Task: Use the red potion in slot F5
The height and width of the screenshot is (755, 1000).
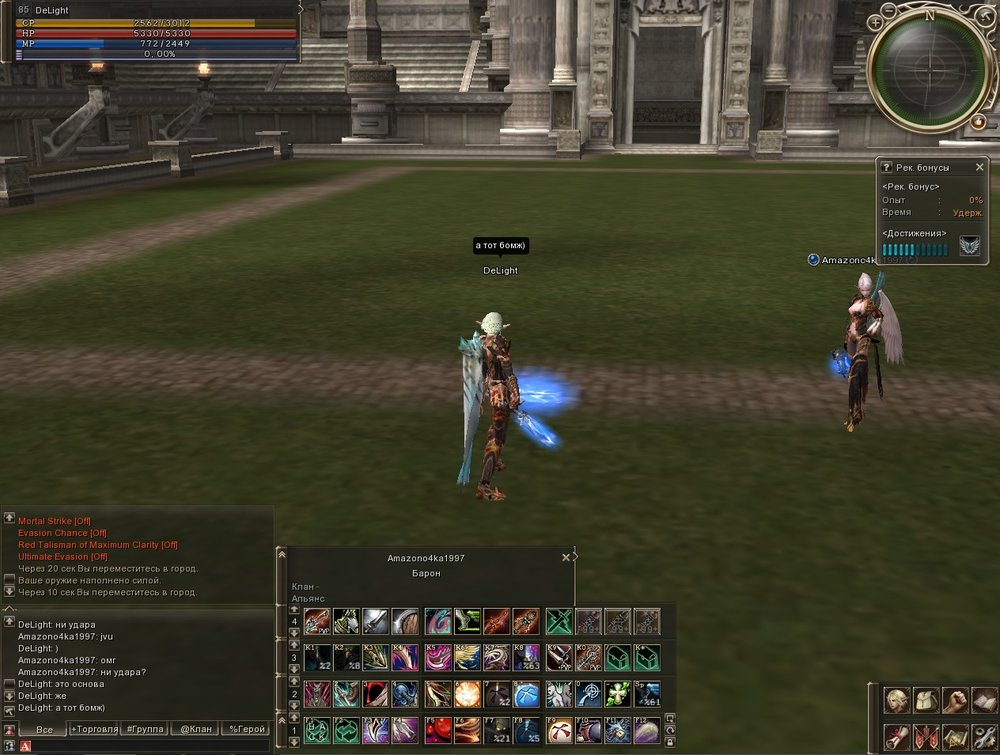Action: (x=437, y=731)
